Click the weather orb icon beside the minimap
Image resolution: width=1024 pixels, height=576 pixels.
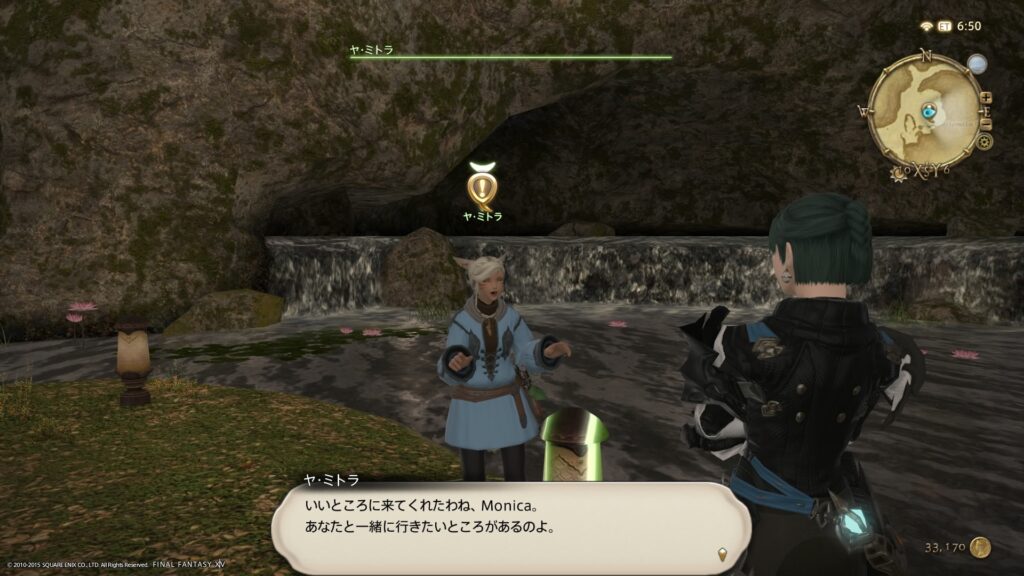tap(976, 65)
